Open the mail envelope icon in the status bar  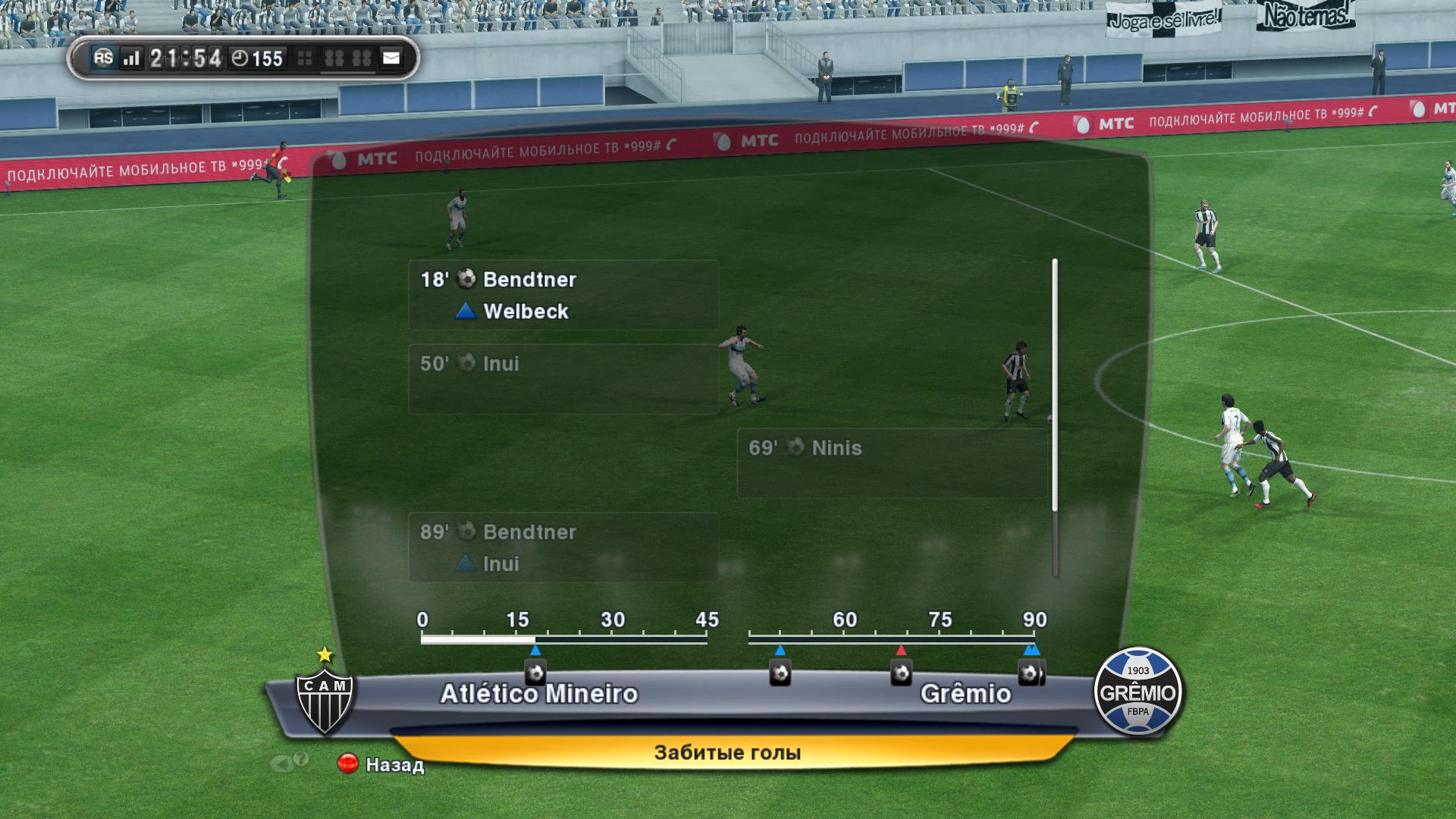pos(391,58)
